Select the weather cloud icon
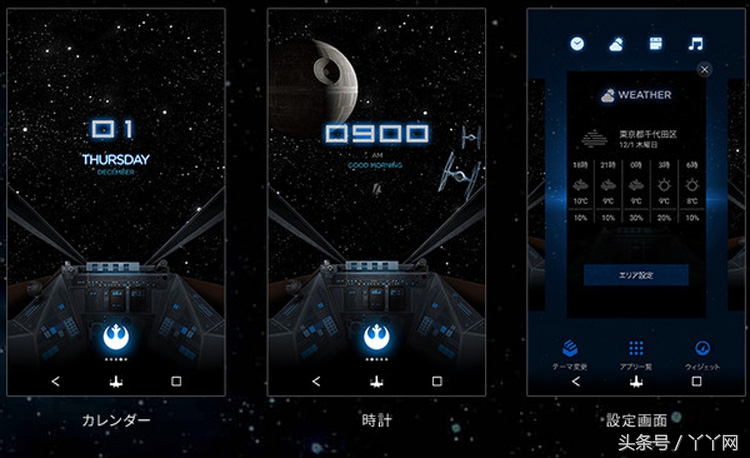 tap(616, 44)
